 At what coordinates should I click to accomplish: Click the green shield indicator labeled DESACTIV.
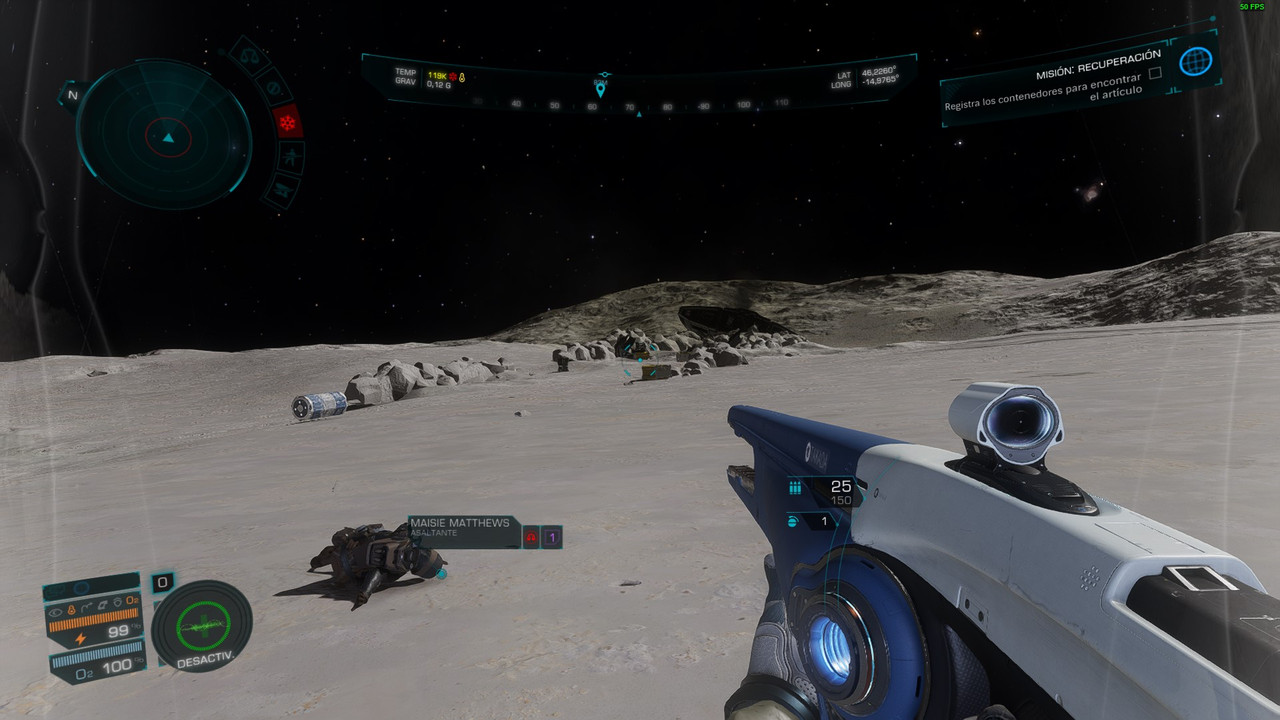[x=202, y=627]
